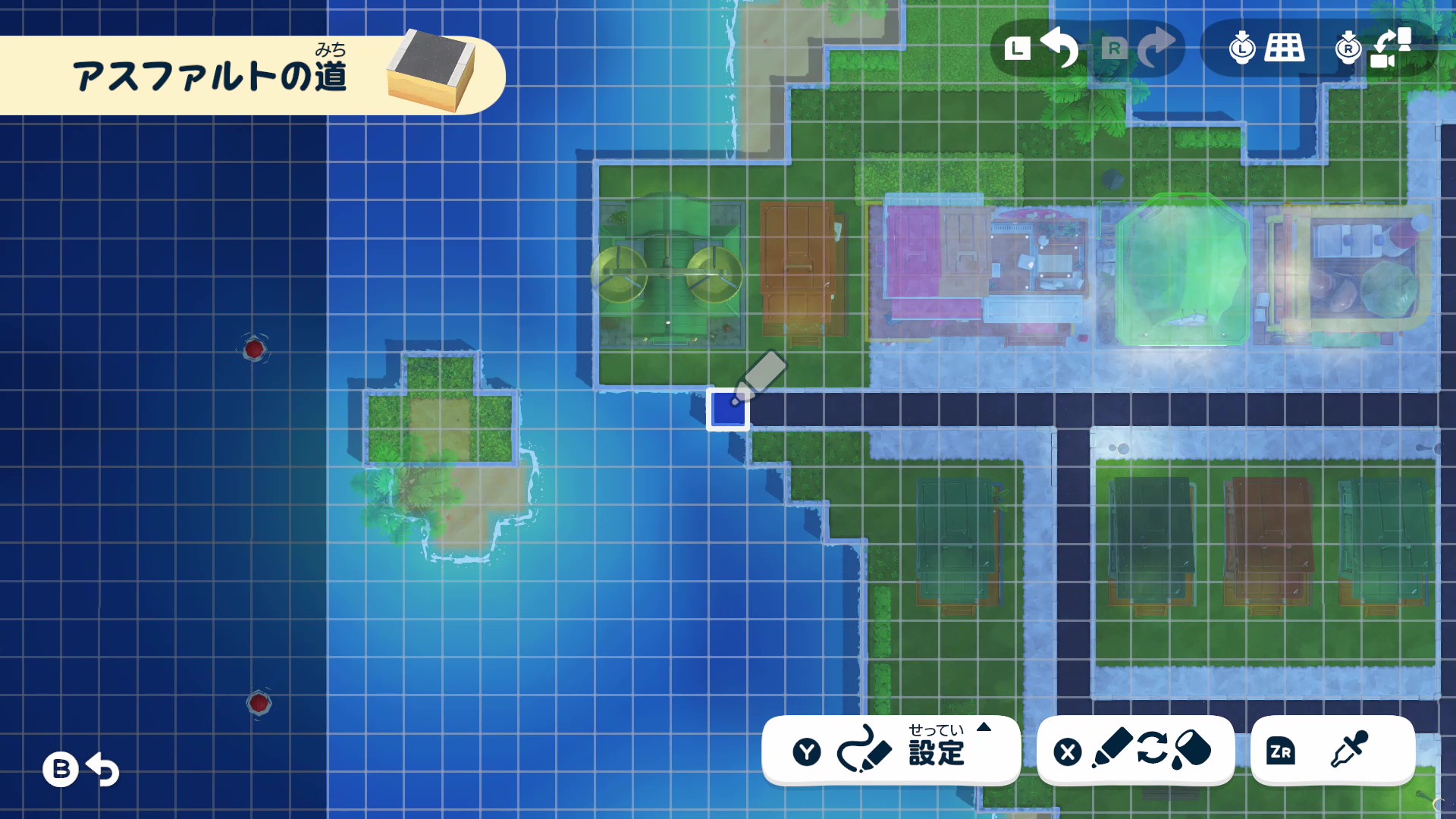Open pen options via the squiggle pen icon
This screenshot has width=1456, height=819.
tap(864, 751)
